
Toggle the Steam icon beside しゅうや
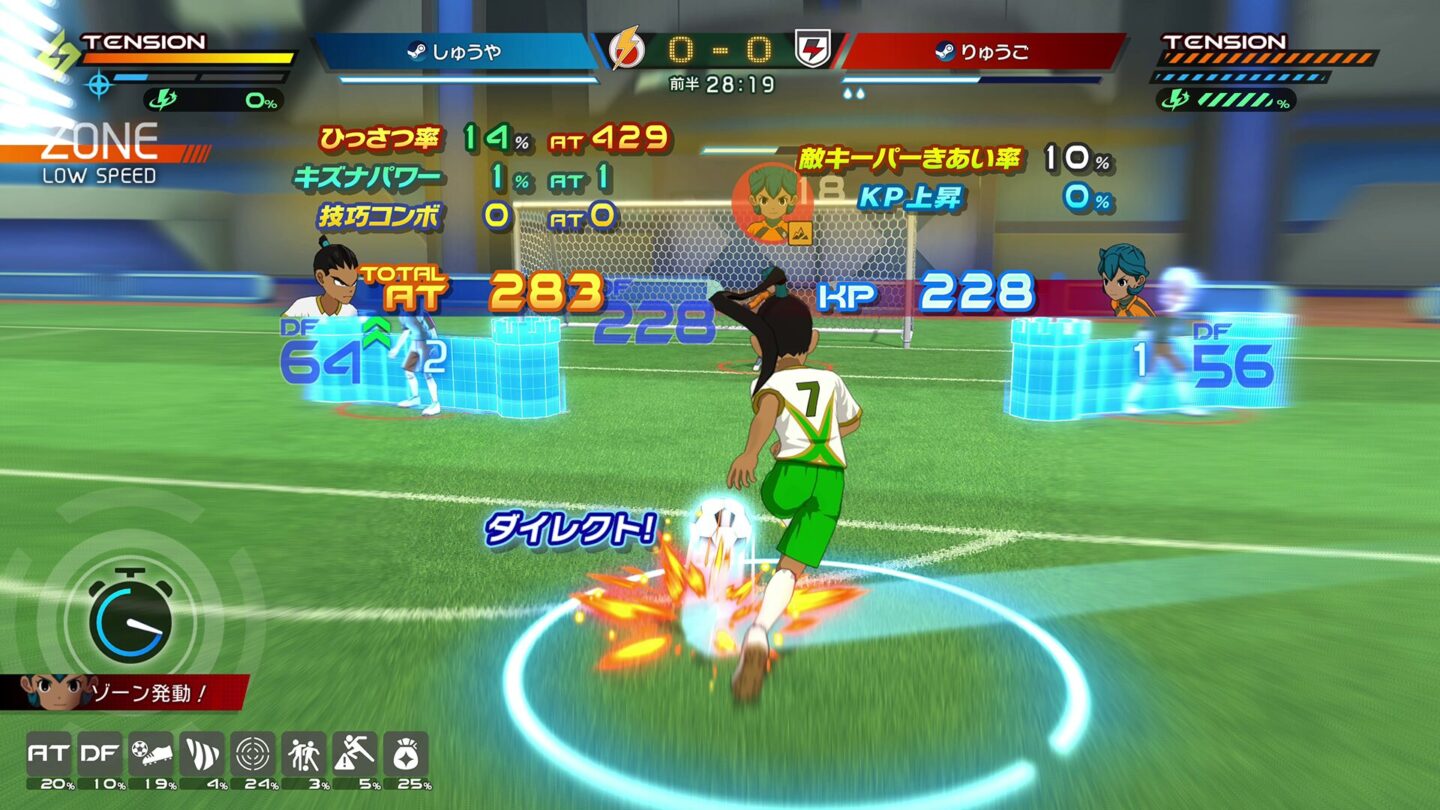point(420,50)
